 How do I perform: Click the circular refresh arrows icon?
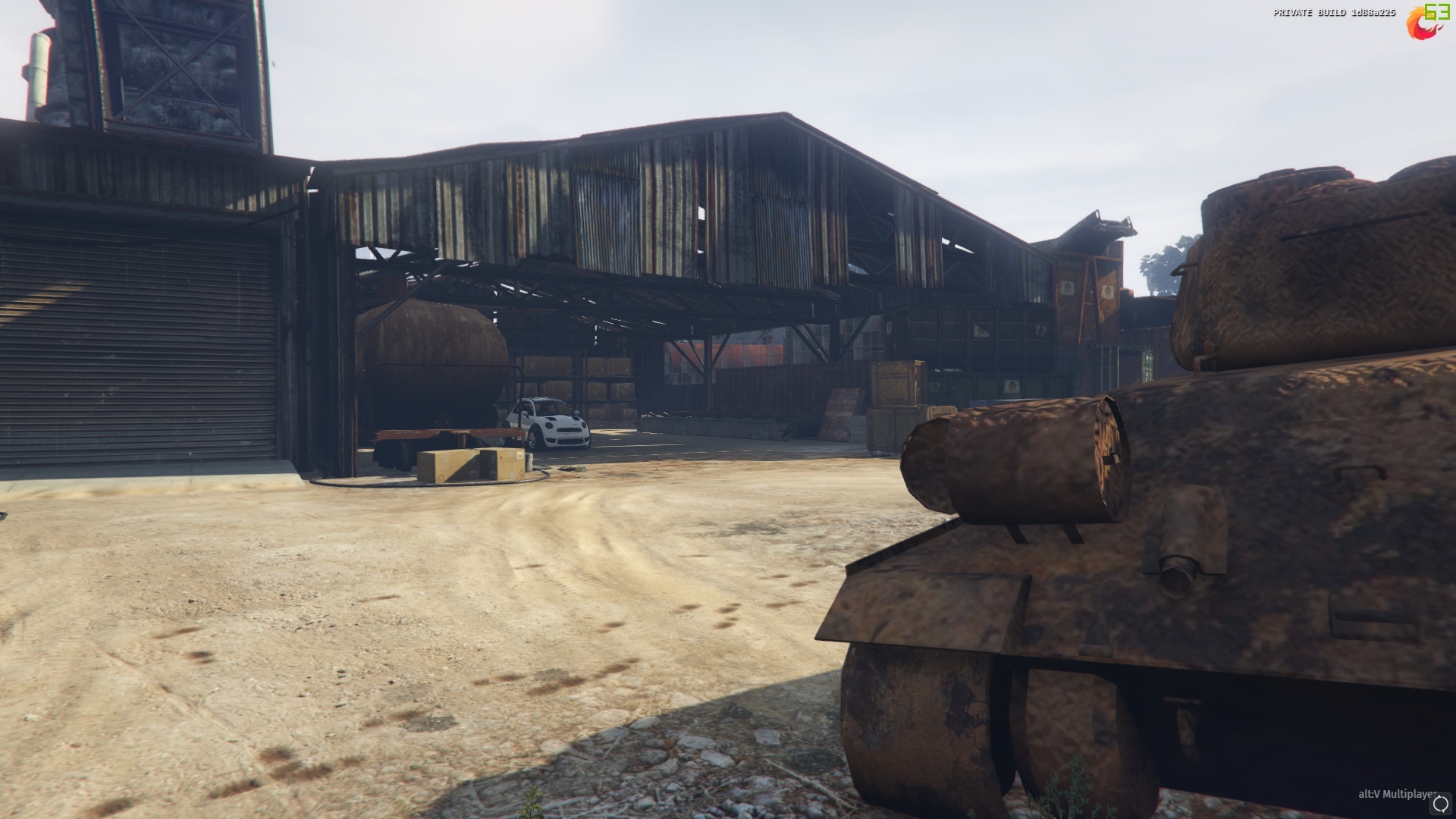coord(1441,805)
